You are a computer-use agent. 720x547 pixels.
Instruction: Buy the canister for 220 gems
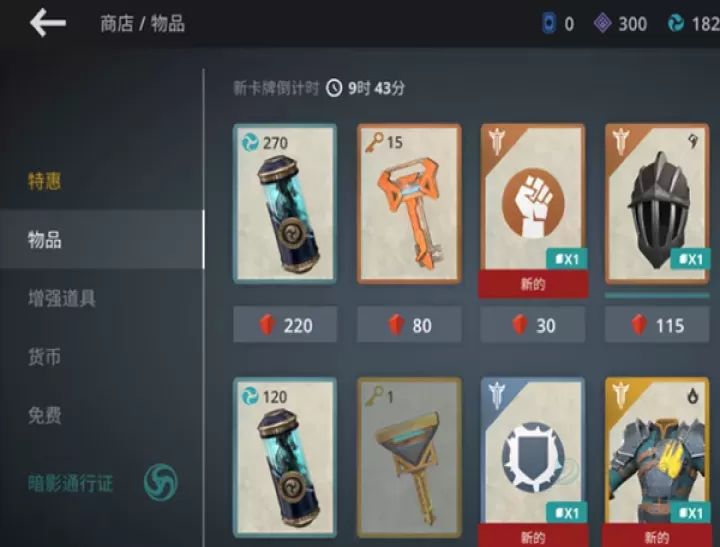tap(285, 325)
